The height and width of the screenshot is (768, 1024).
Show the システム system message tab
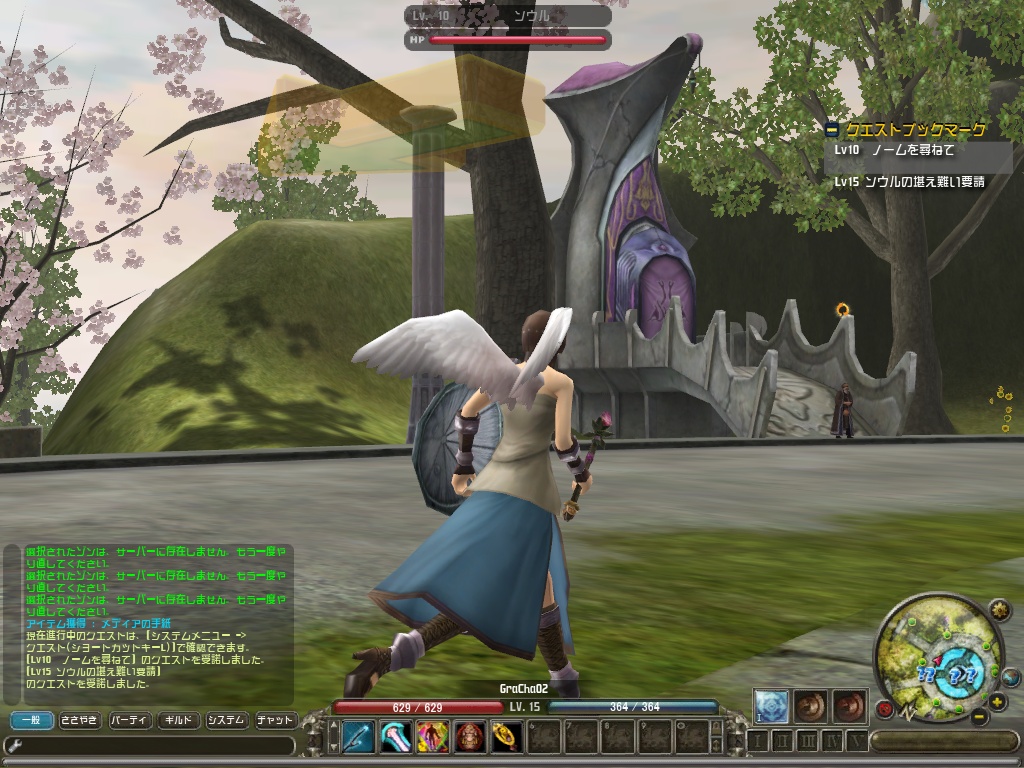(226, 720)
